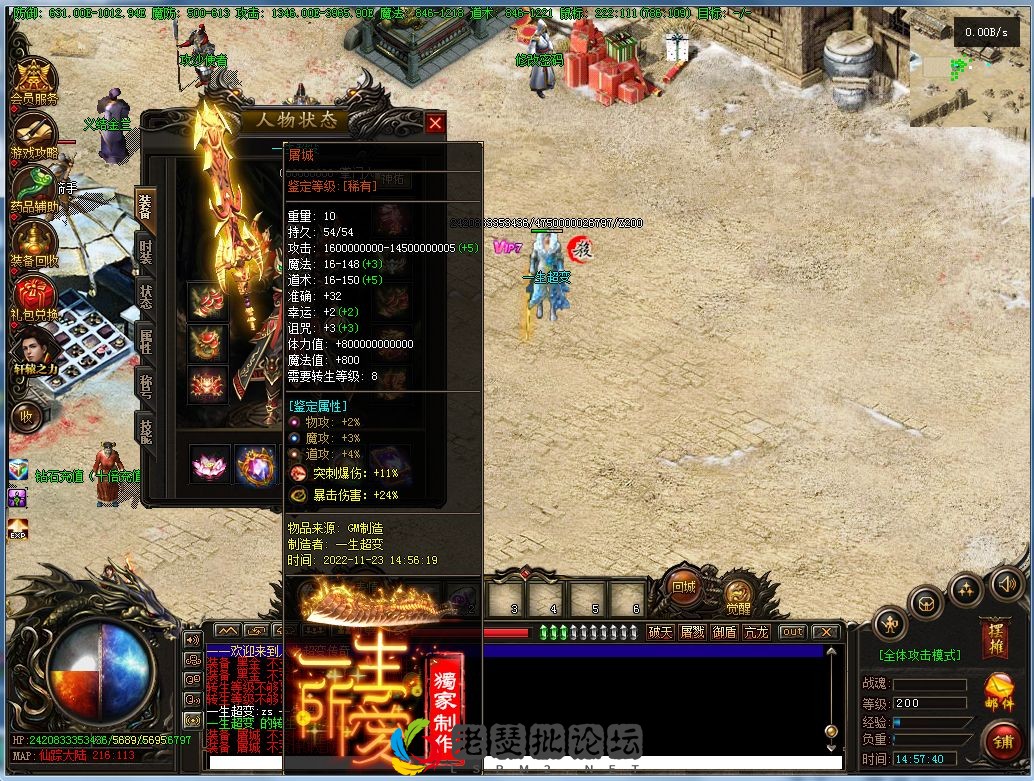Select the 破天 skill shortcut button
Image resolution: width=1034 pixels, height=781 pixels.
tap(660, 632)
